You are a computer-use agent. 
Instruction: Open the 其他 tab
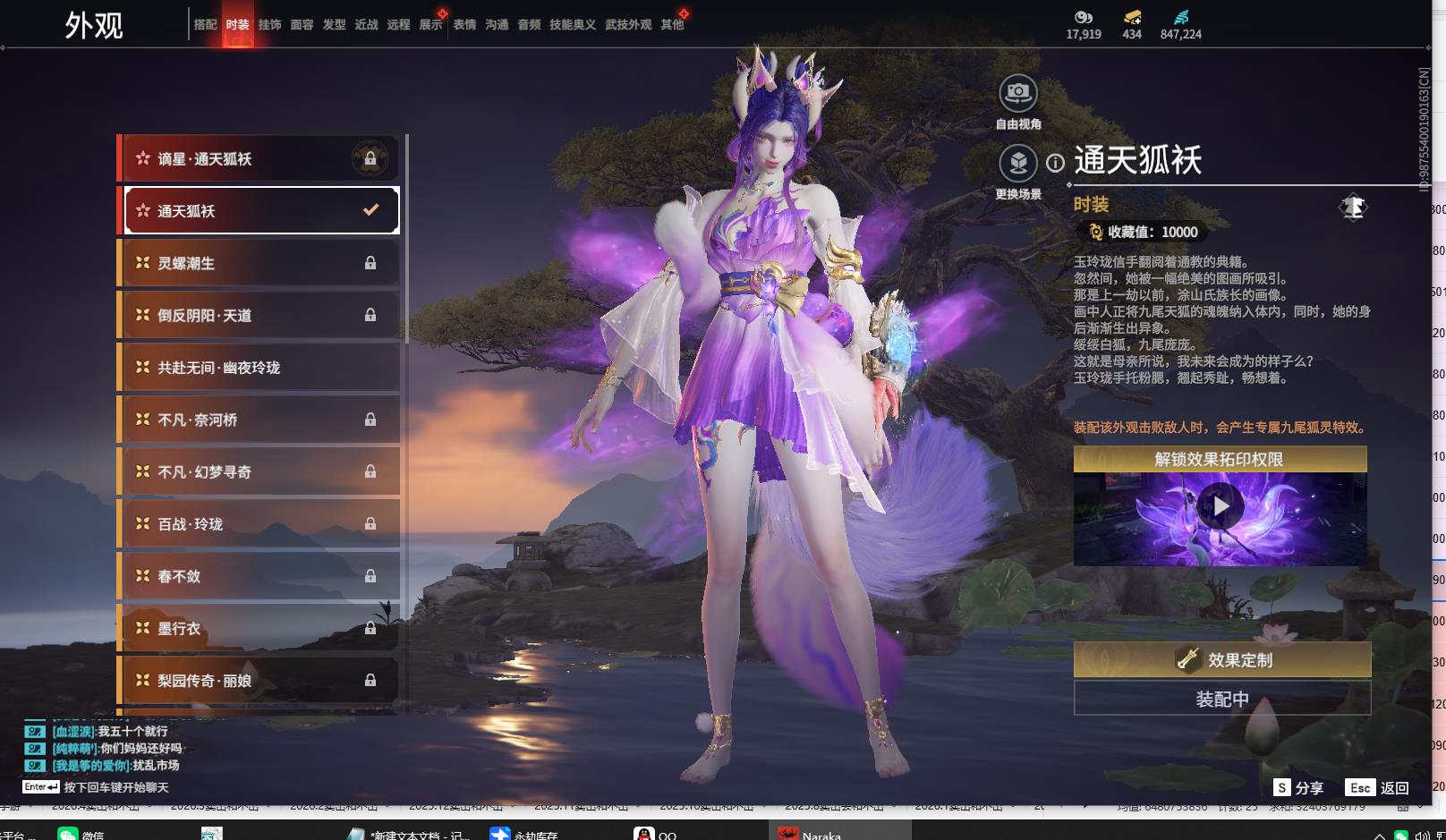[x=672, y=24]
